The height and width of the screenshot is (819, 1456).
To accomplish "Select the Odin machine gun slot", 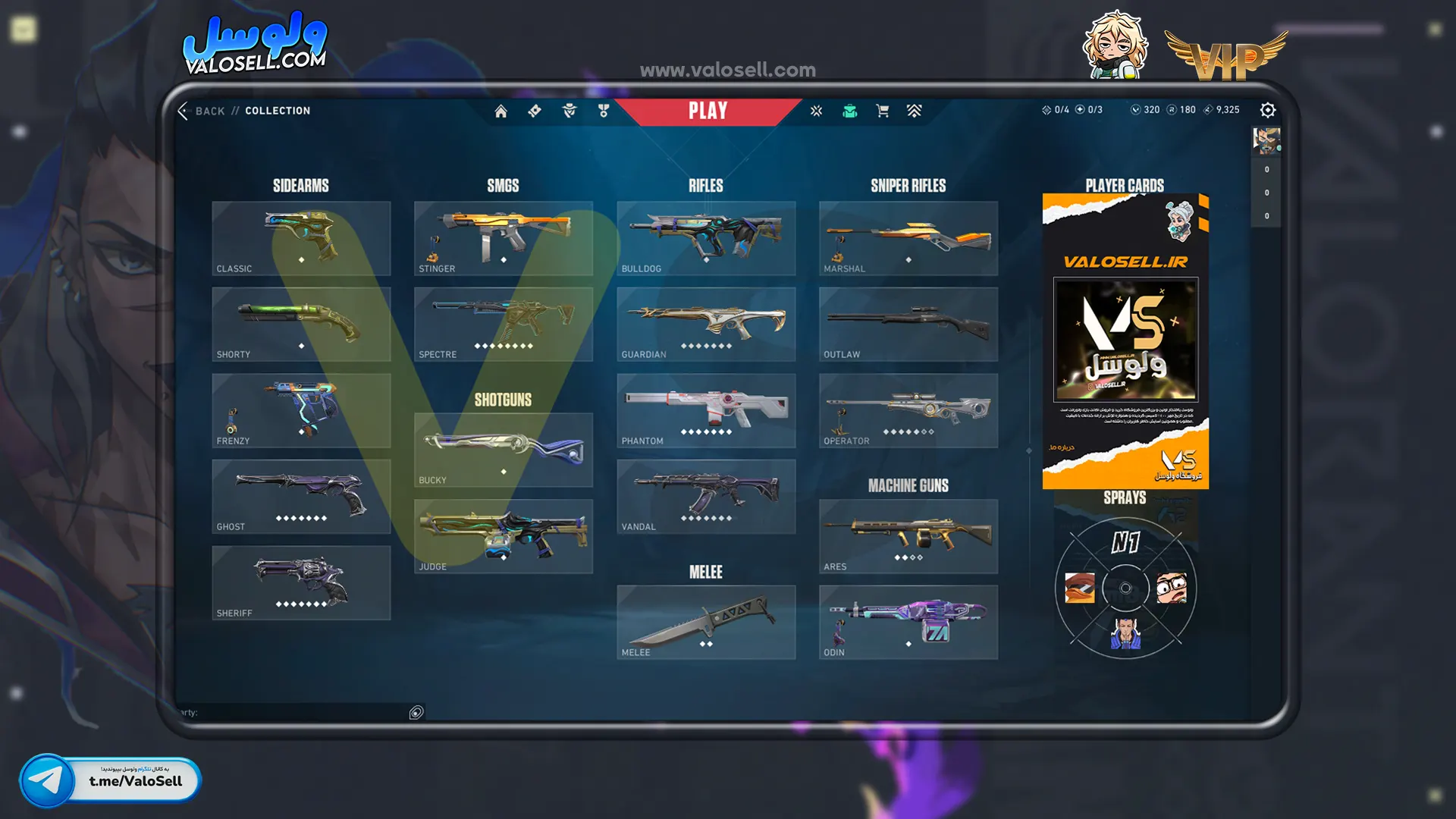I will [x=908, y=622].
